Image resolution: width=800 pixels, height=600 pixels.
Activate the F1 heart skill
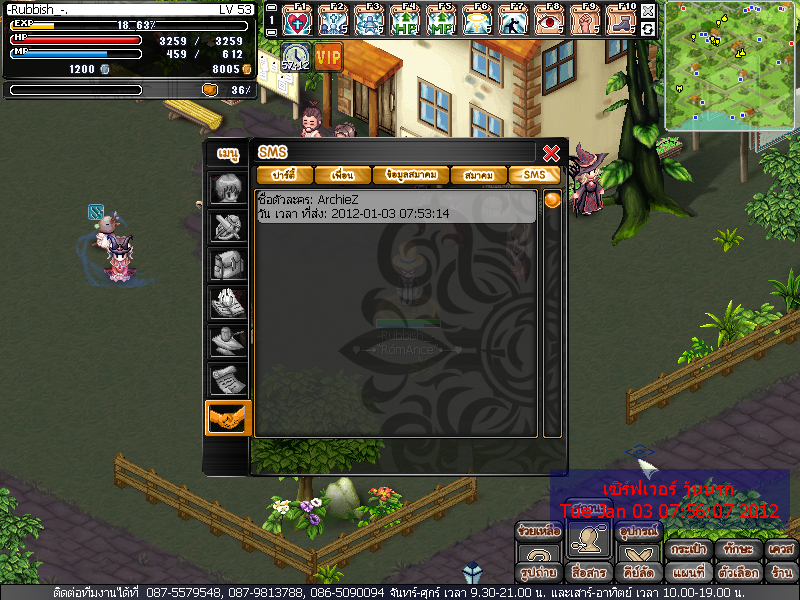tap(298, 20)
